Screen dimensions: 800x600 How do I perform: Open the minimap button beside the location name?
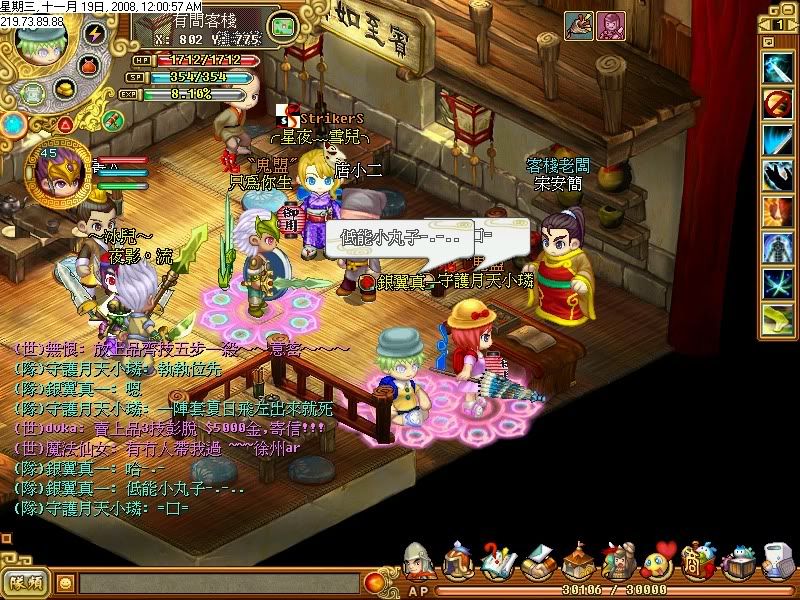(x=284, y=26)
